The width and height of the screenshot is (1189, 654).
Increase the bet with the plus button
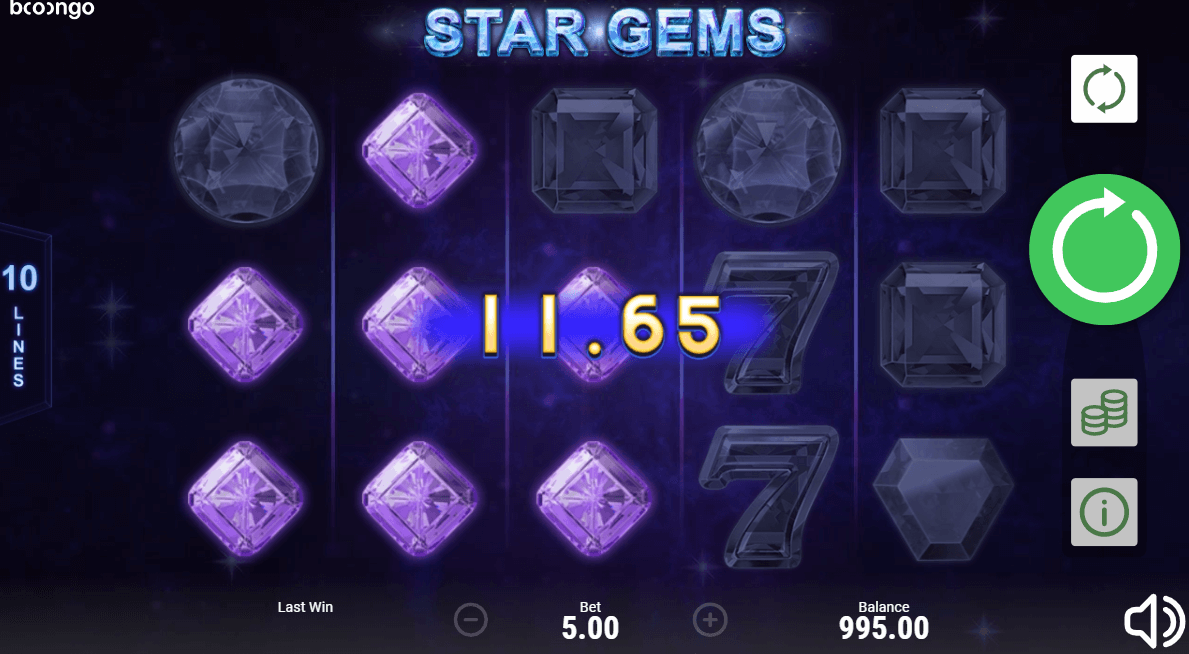click(x=710, y=620)
